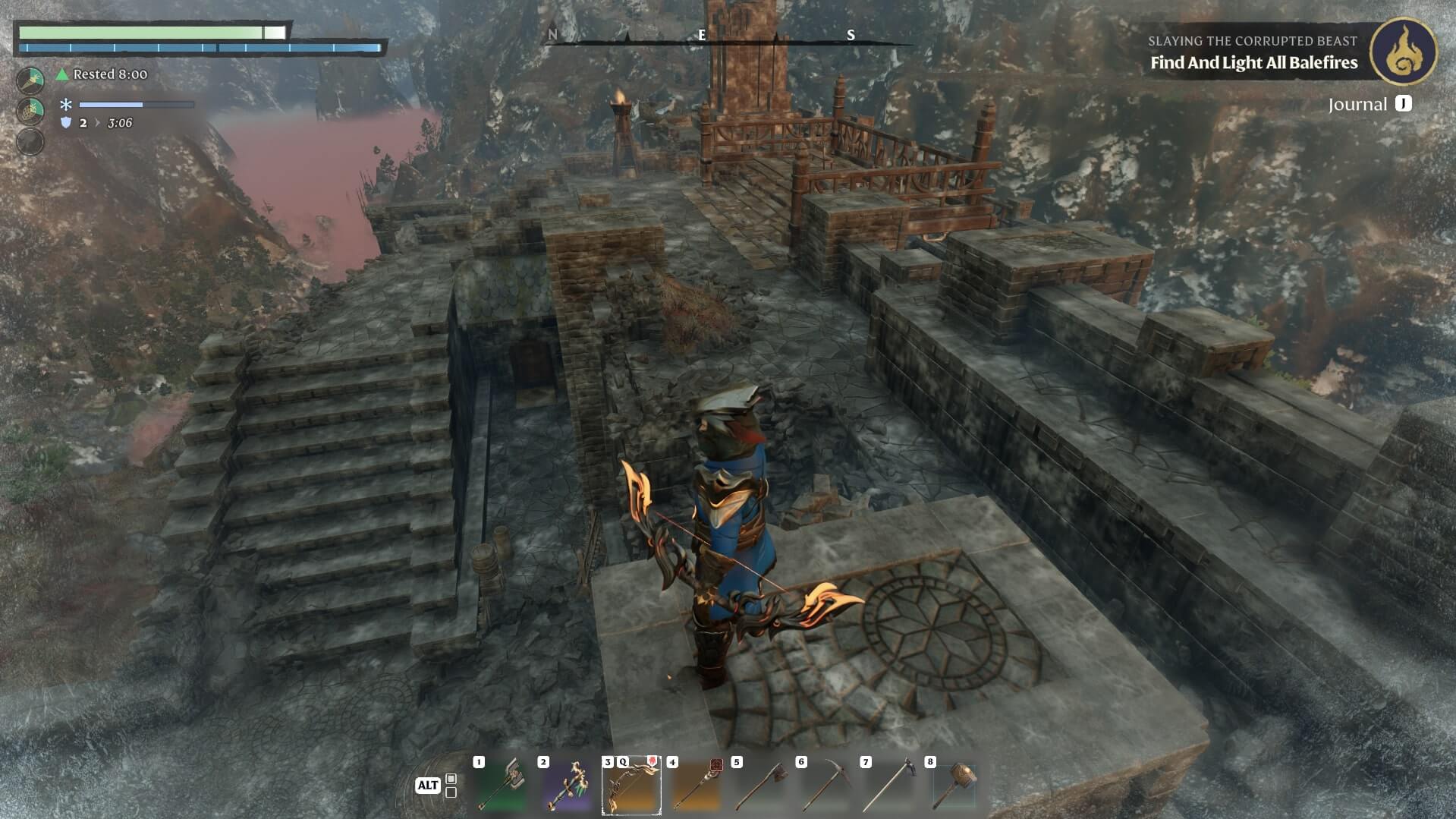Click the compass bar heading strip

pos(728,36)
